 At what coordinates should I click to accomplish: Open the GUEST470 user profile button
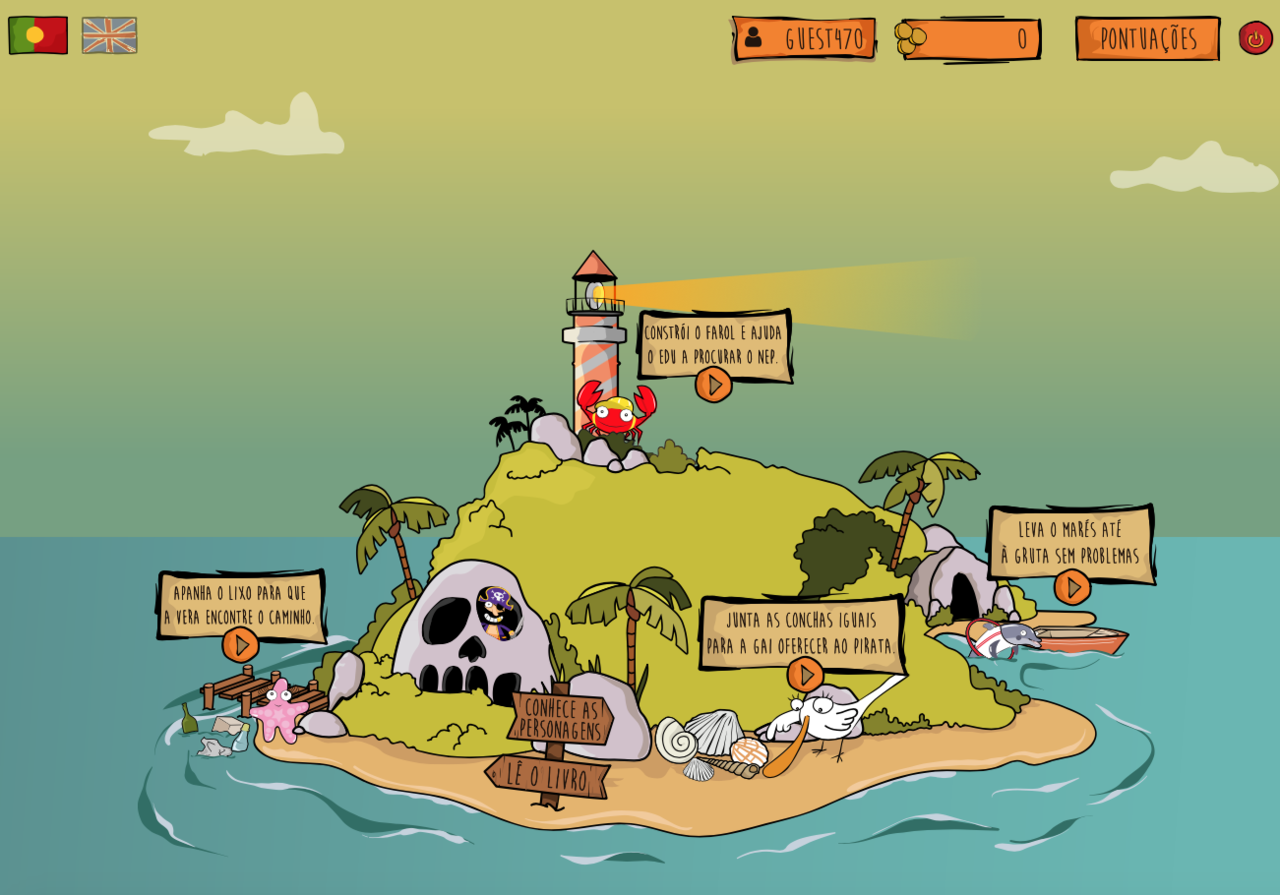click(x=805, y=39)
